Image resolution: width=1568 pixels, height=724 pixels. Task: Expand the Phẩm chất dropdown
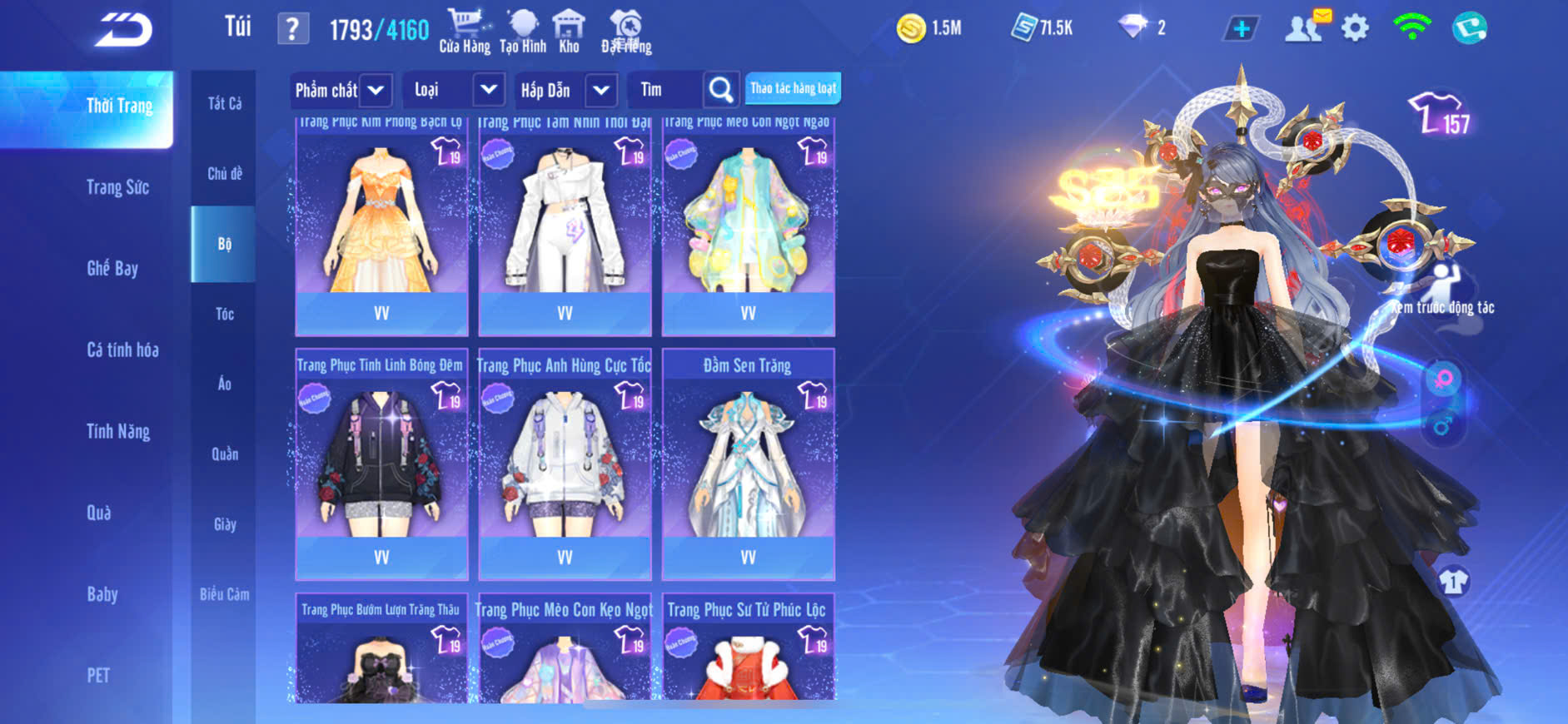(x=376, y=90)
